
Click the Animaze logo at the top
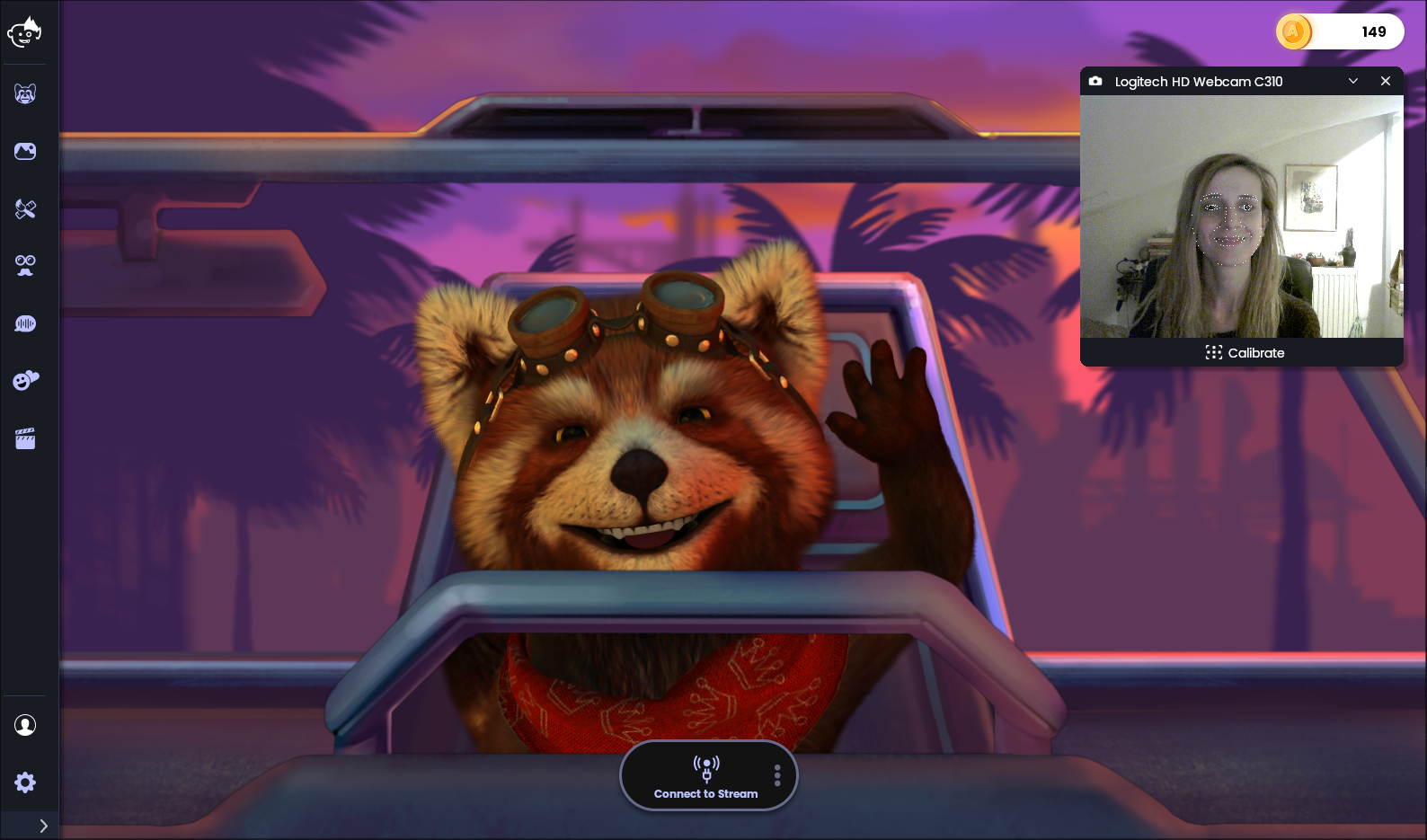click(25, 32)
